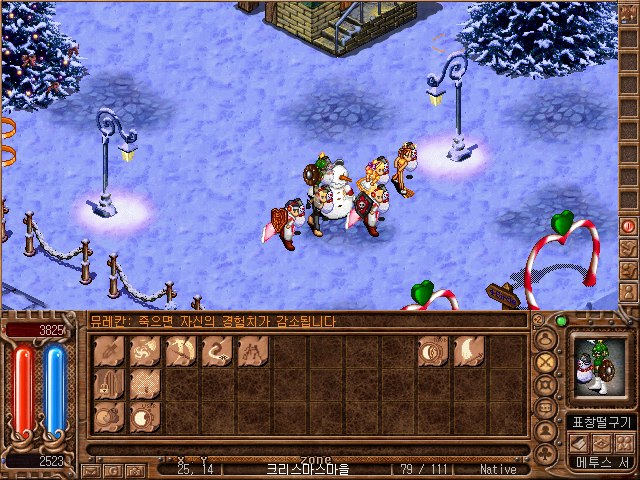
Task: Select the hooked whip skill slot
Action: (x=216, y=350)
